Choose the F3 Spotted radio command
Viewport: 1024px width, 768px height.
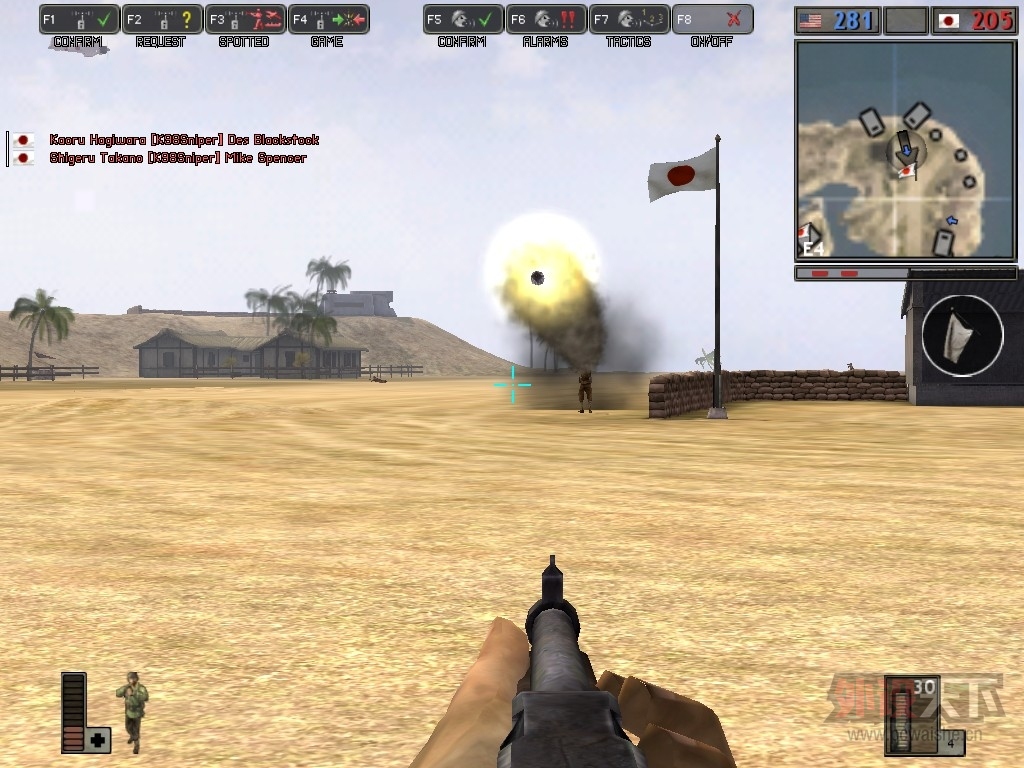click(246, 20)
